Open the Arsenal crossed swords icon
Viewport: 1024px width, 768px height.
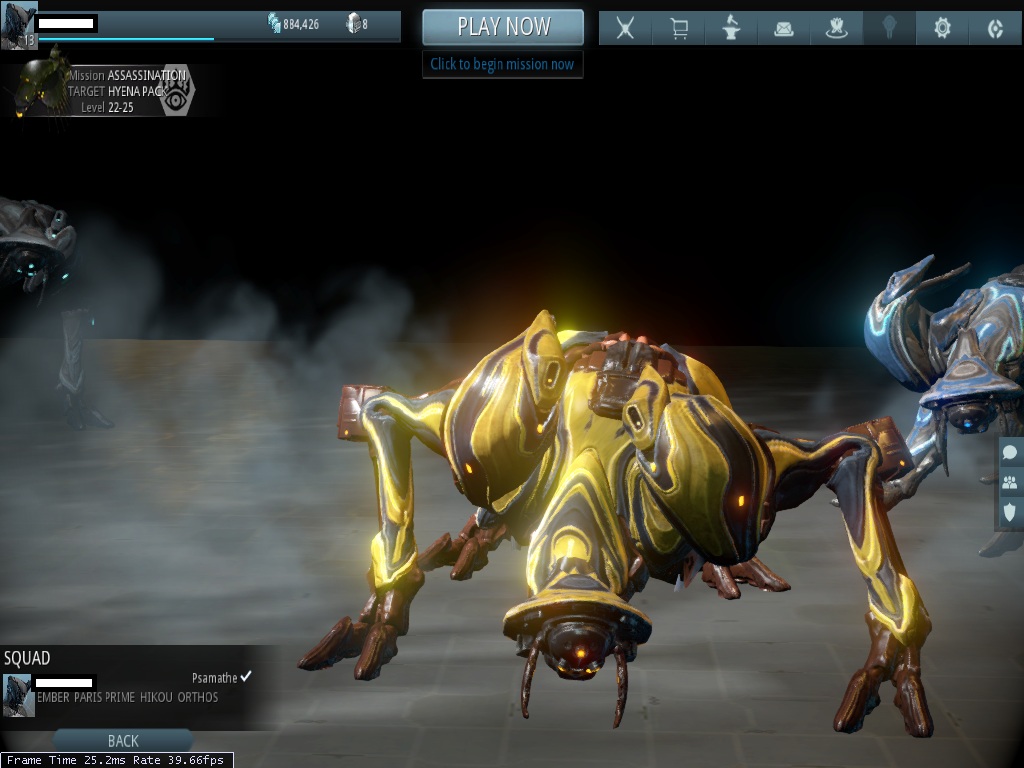click(625, 28)
